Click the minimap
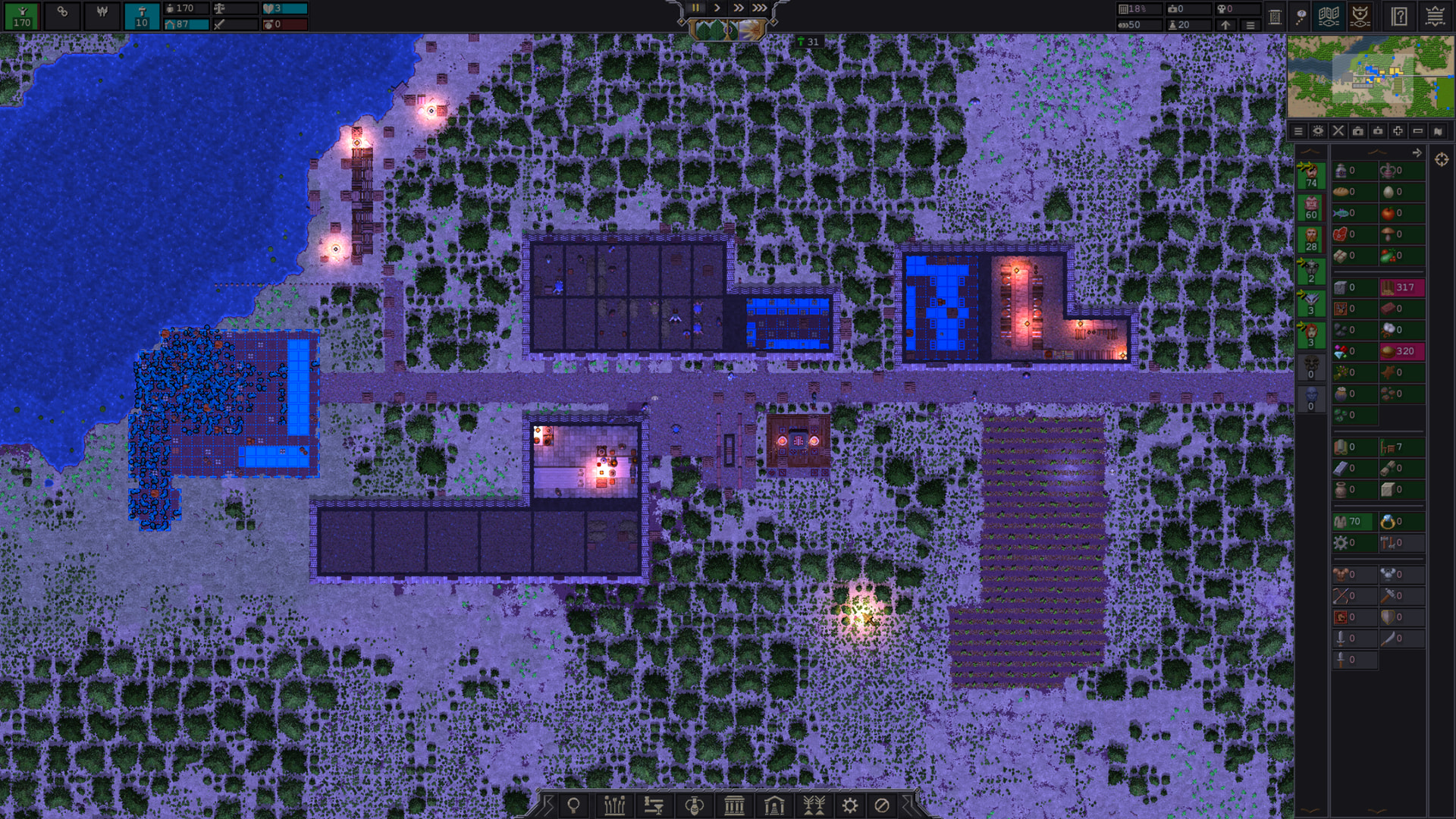Image resolution: width=1456 pixels, height=819 pixels. [1370, 77]
